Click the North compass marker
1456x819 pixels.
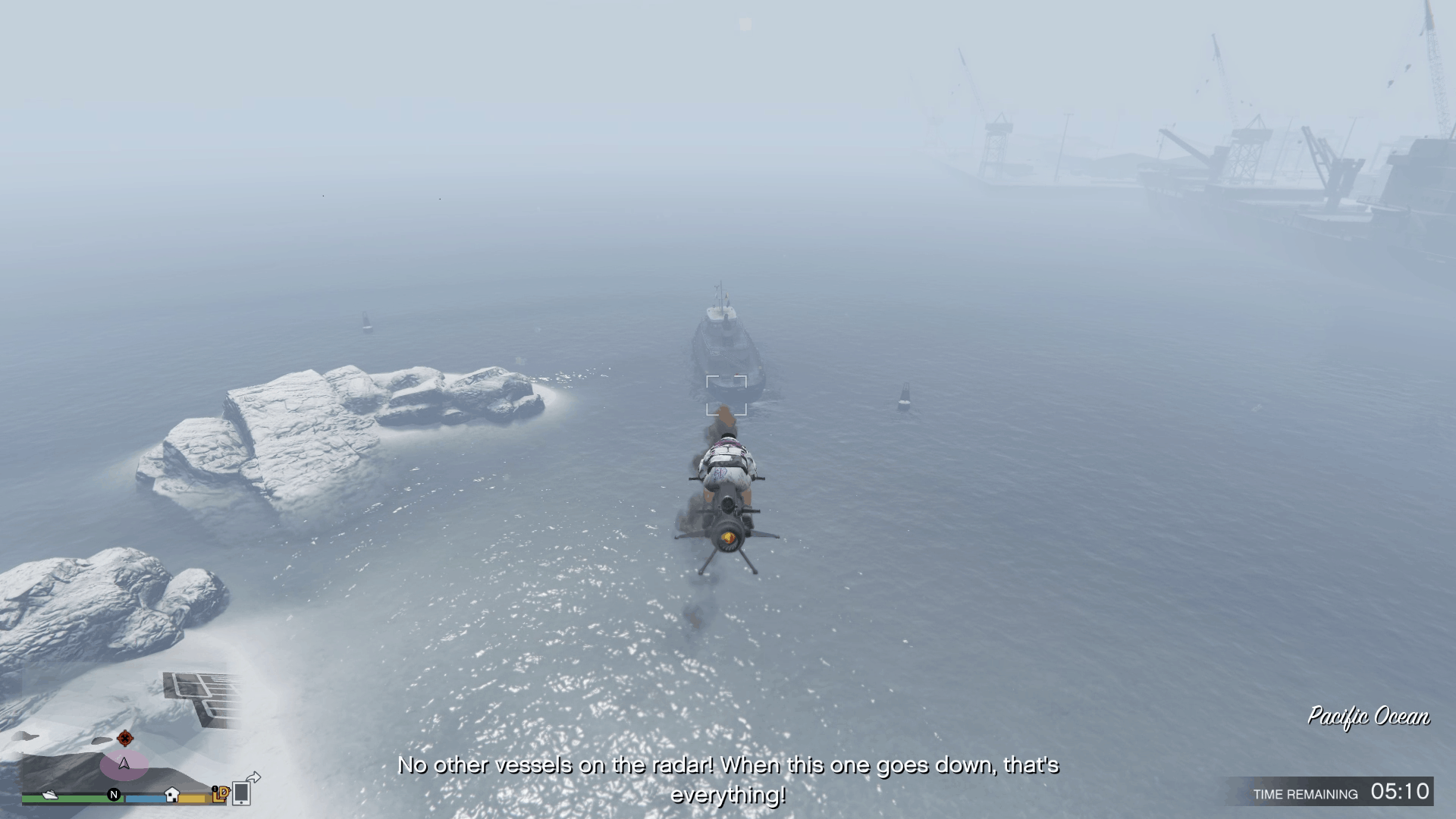pyautogui.click(x=115, y=795)
